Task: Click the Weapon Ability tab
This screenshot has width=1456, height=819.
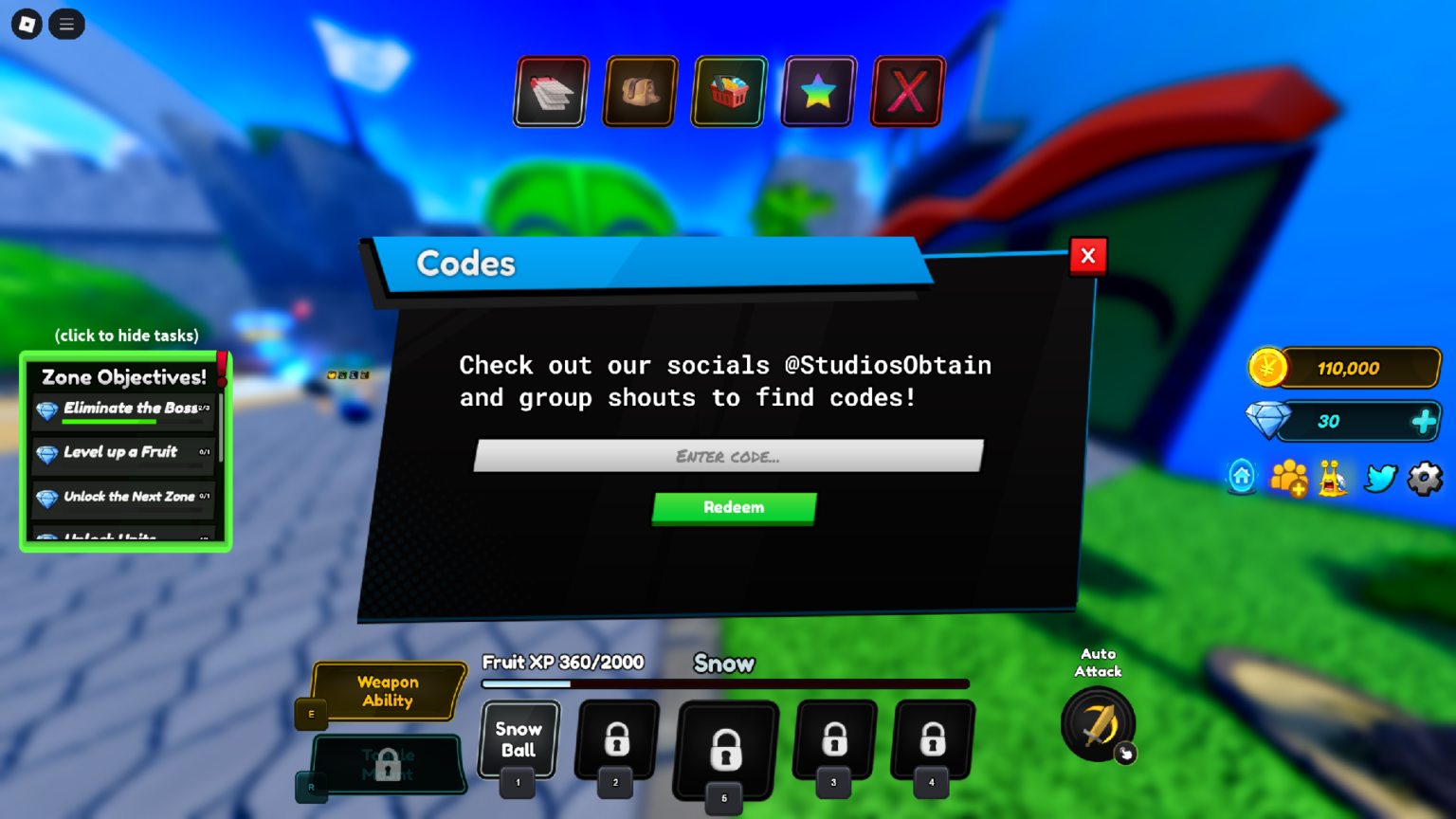Action: coord(388,690)
